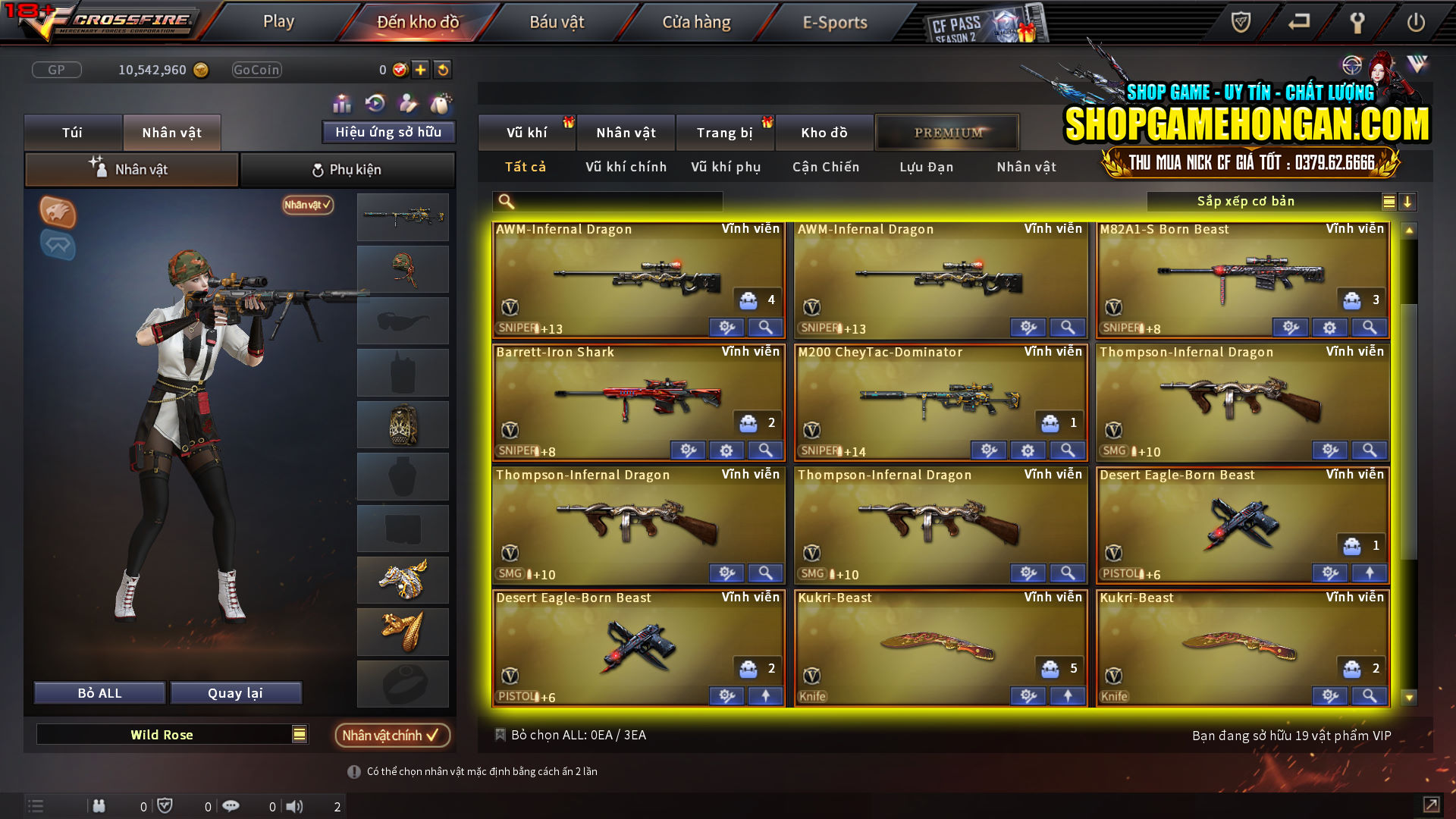
Task: Open 'Hiệu ứng sở hữu' options above the tabs
Action: click(388, 131)
